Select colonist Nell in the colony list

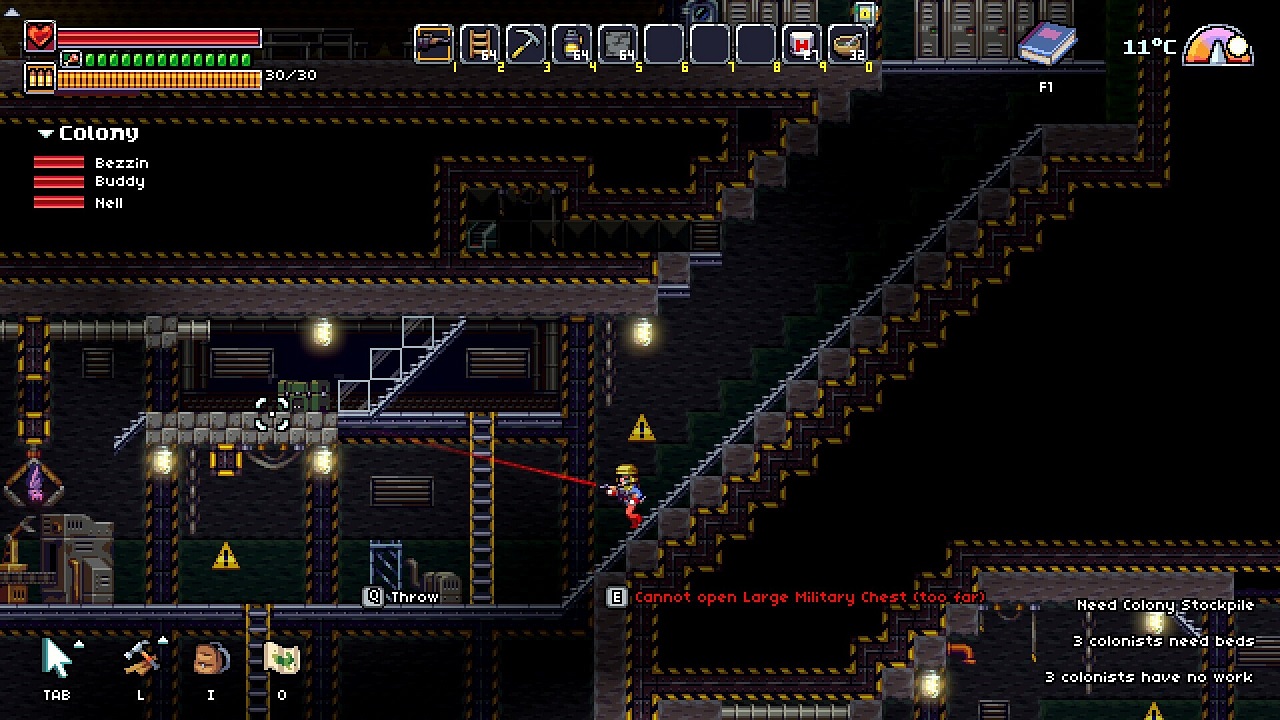point(109,203)
